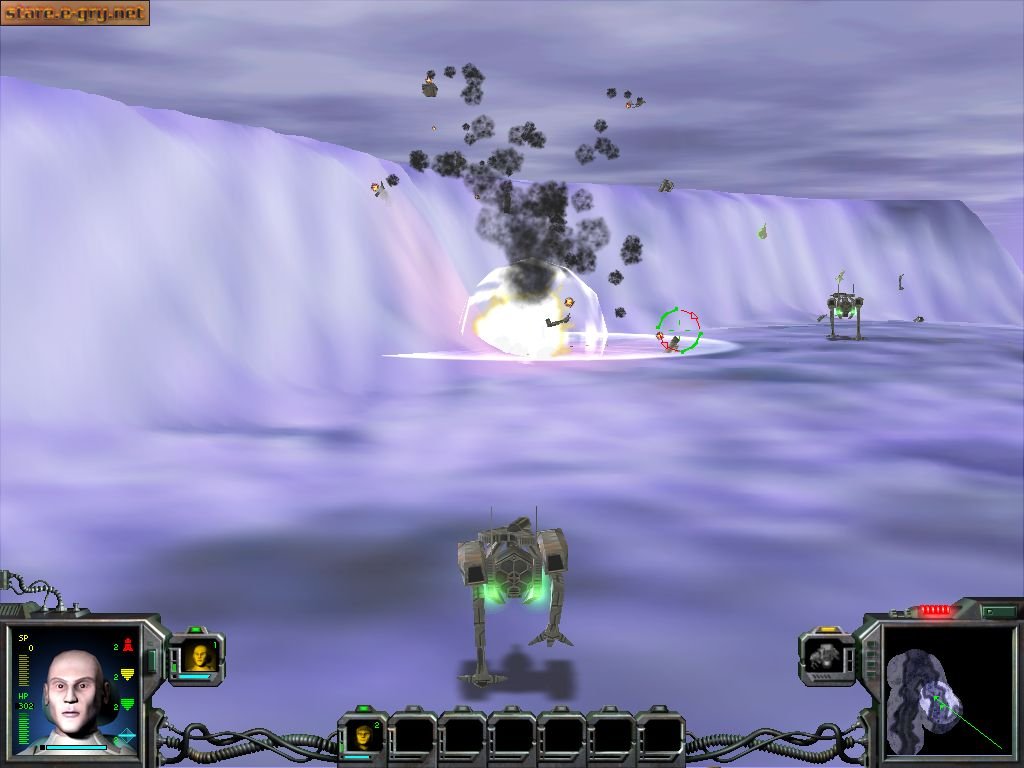The image size is (1024, 768).
Task: Click the green chevron icon in commander panel
Action: (127, 705)
